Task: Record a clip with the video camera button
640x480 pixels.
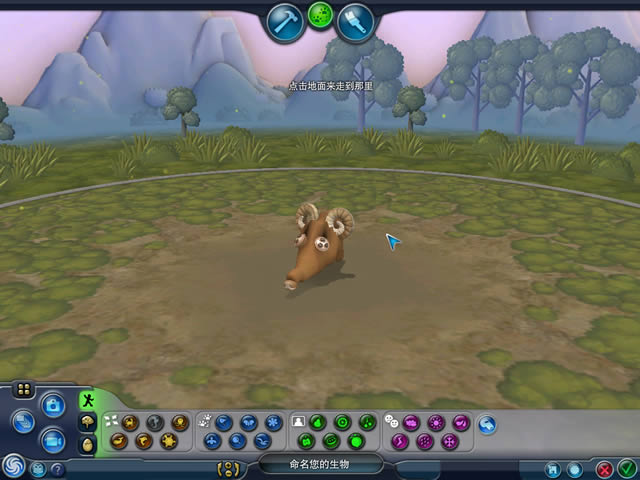Action: (x=53, y=439)
